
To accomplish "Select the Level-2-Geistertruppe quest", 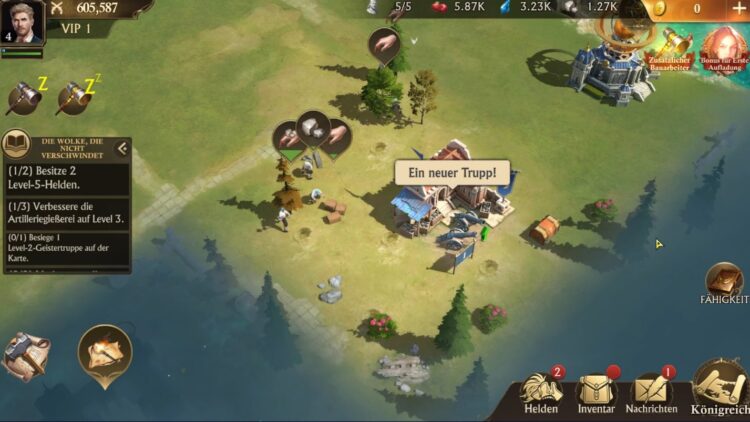I will pyautogui.click(x=66, y=249).
